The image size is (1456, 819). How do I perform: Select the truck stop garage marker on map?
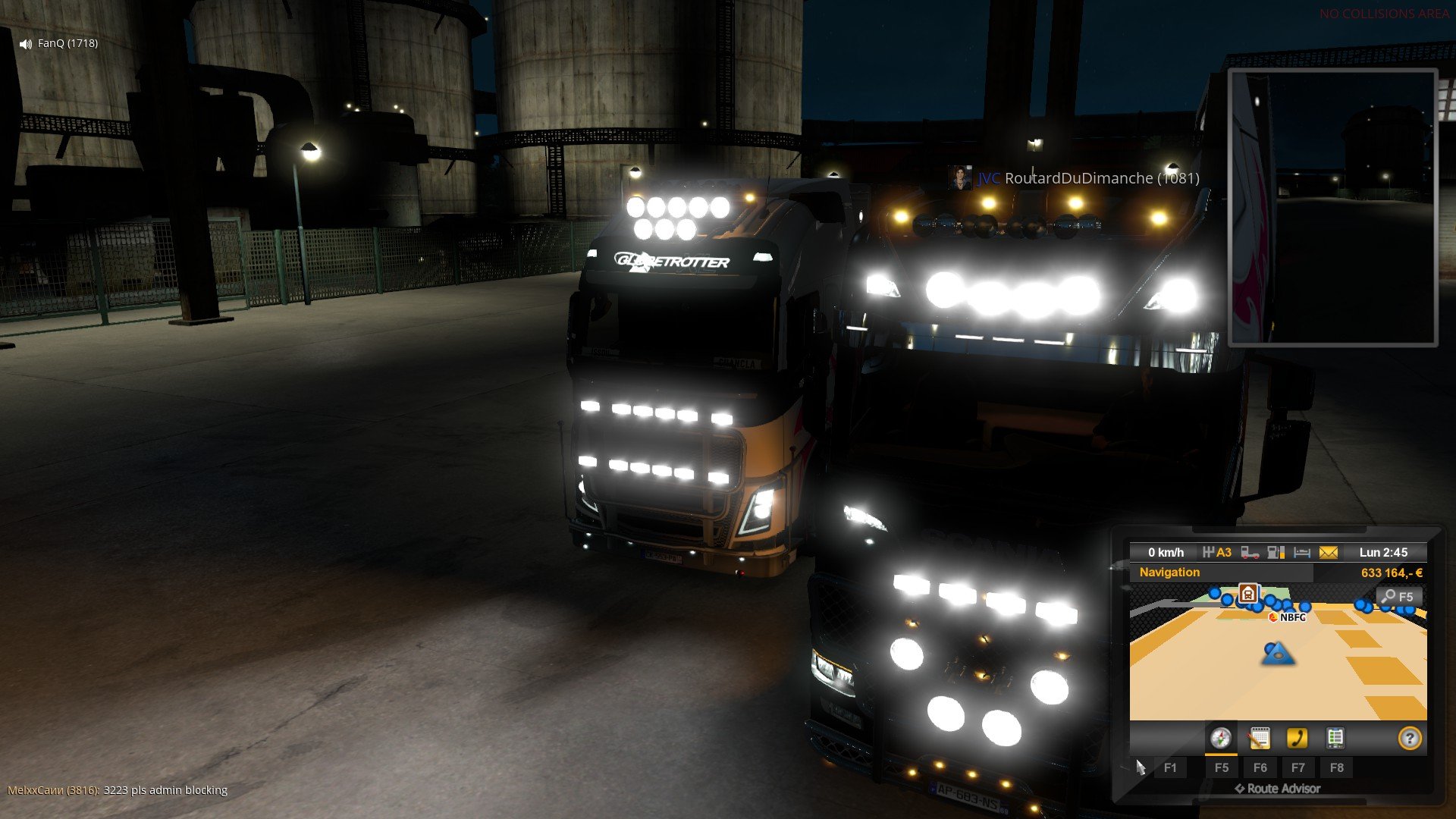pyautogui.click(x=1247, y=593)
